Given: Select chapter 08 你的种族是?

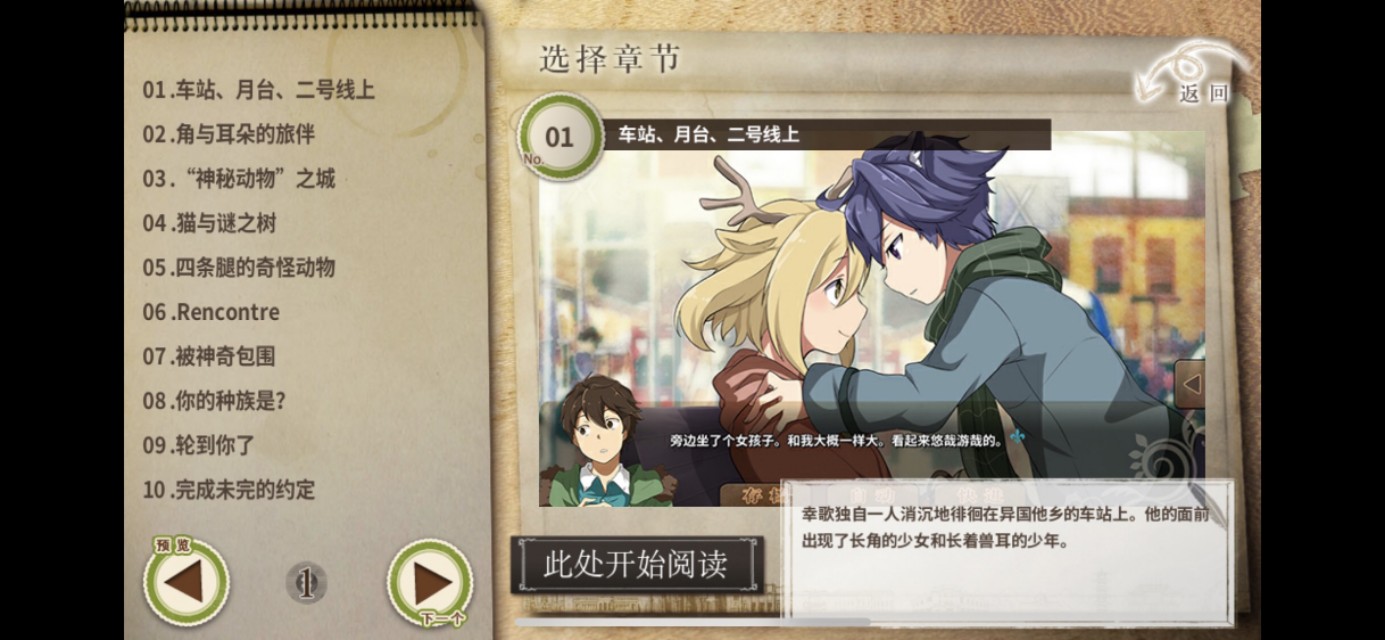Looking at the screenshot, I should click(x=214, y=401).
